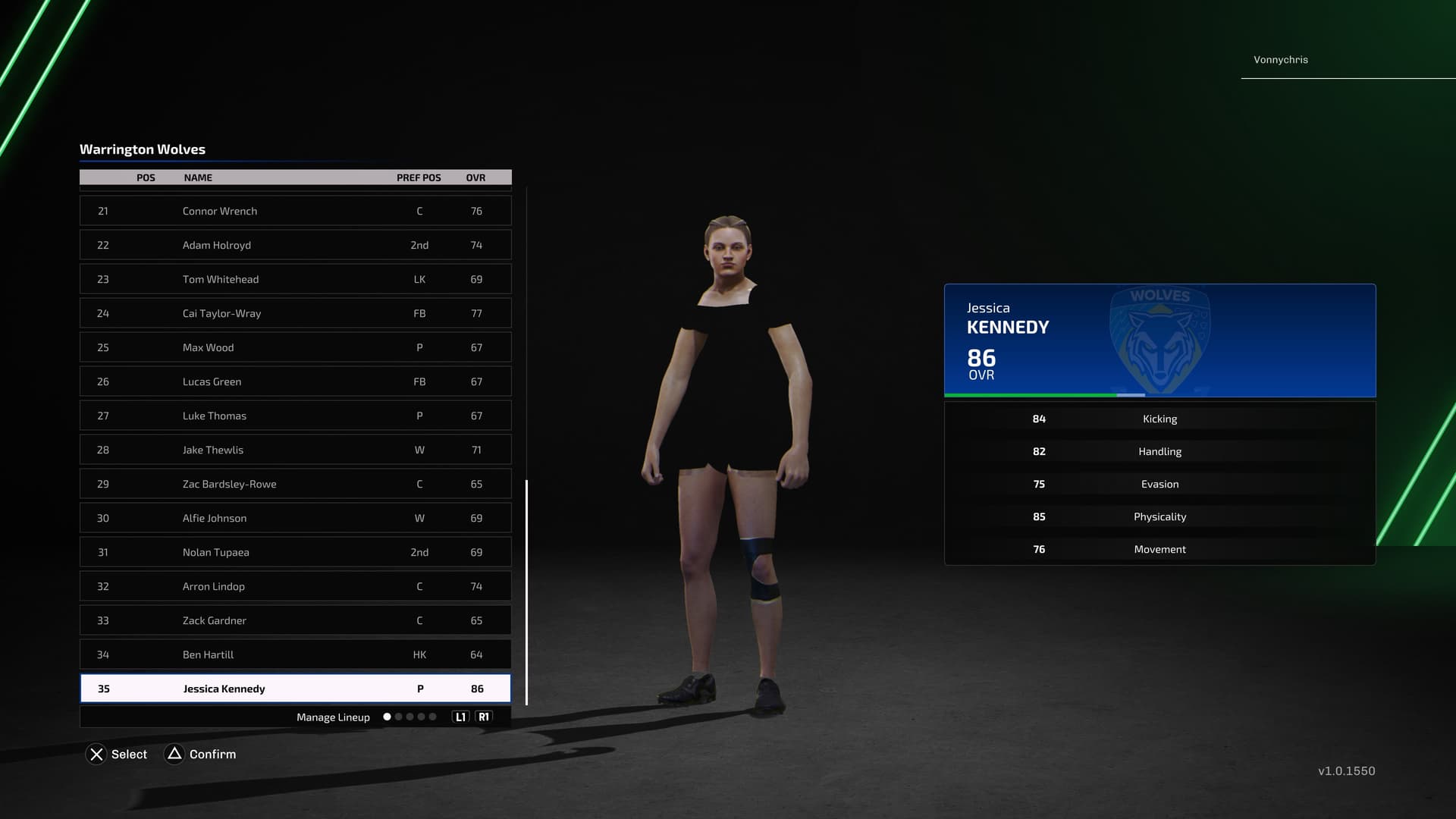Sort the list by OVR column header

point(475,177)
